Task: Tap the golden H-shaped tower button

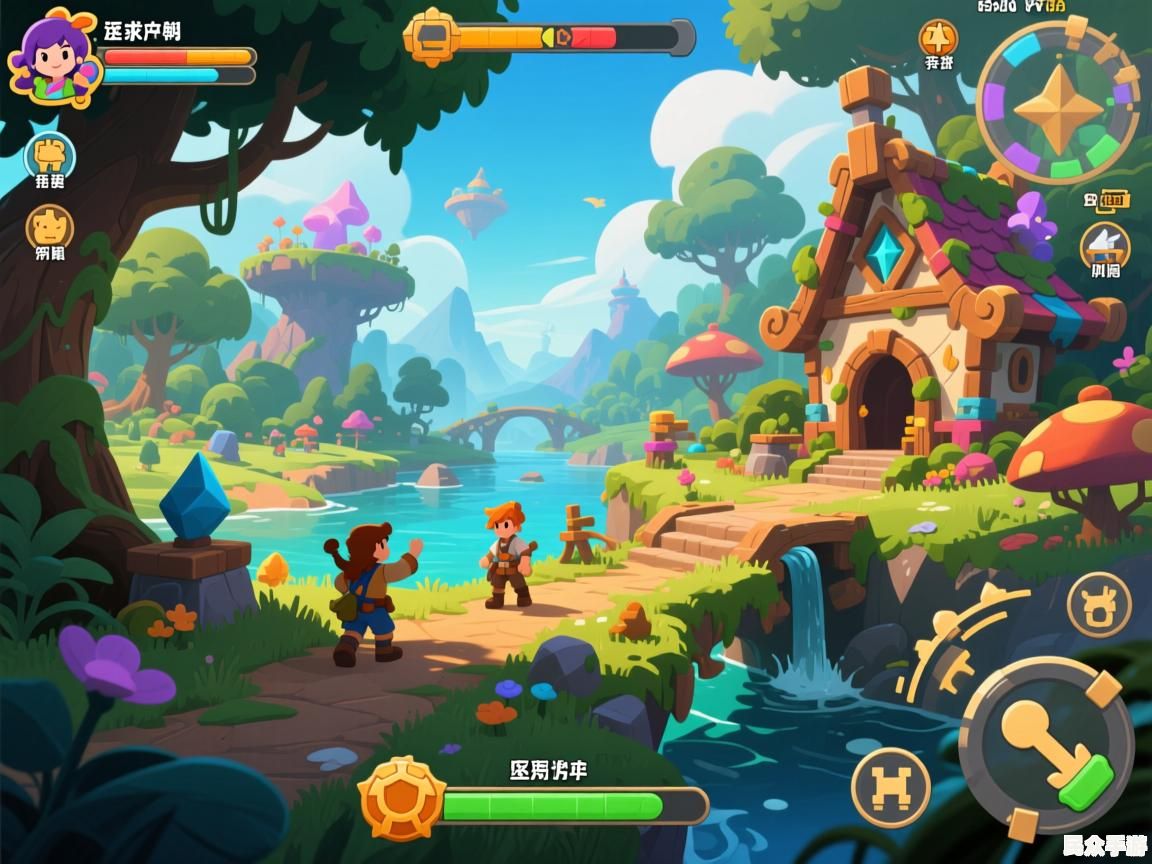Action: 890,787
